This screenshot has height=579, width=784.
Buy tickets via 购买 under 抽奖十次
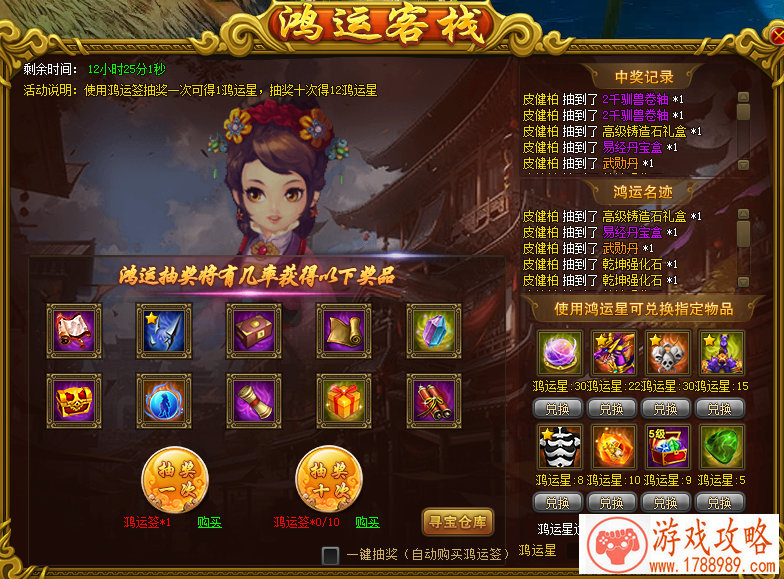(367, 522)
